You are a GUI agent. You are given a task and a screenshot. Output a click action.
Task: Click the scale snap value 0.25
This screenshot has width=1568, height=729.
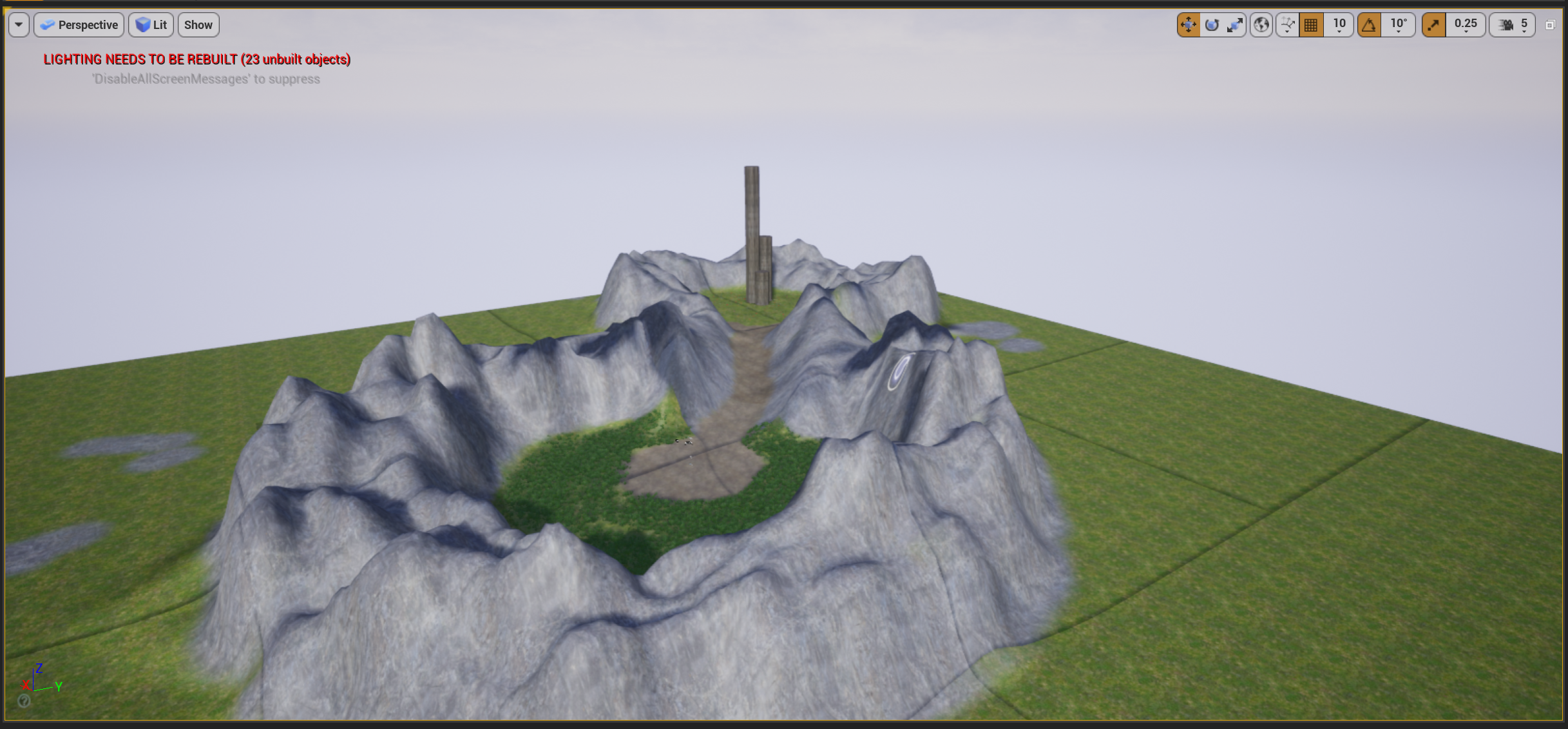point(1465,24)
